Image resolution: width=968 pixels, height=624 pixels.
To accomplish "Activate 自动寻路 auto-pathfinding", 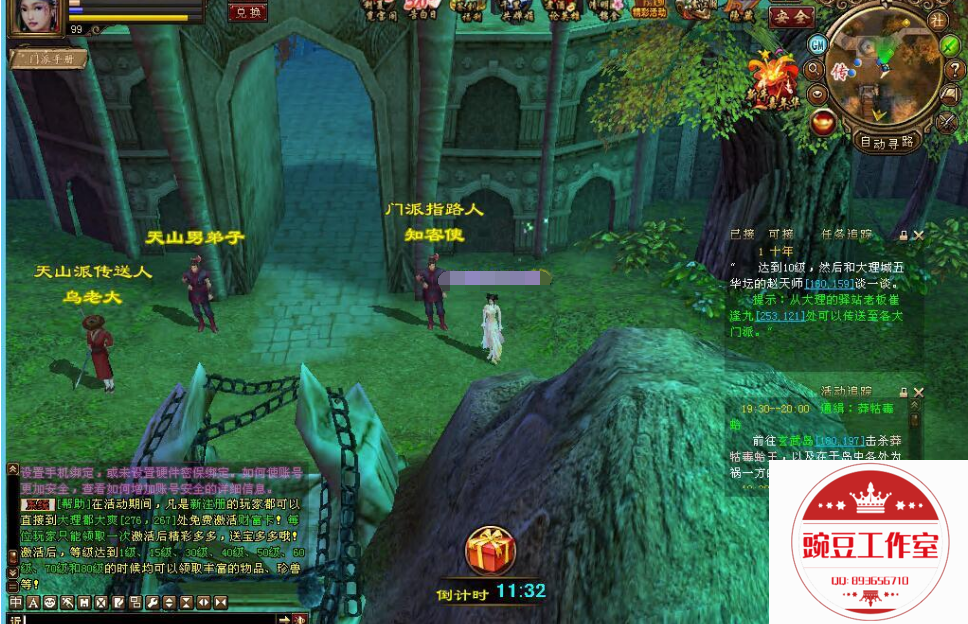I will pos(888,142).
